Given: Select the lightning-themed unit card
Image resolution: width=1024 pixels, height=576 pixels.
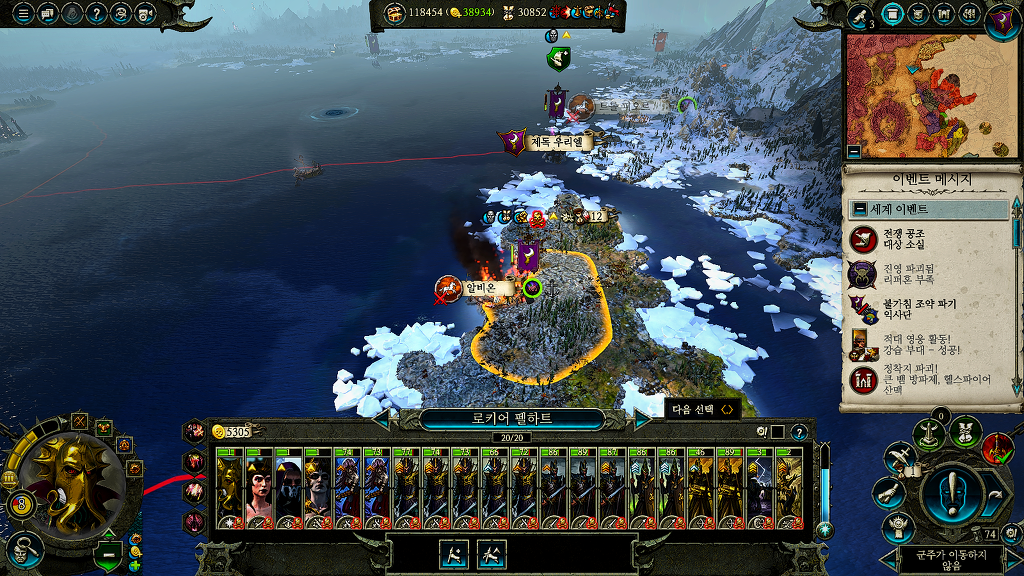Looking at the screenshot, I should pos(759,488).
